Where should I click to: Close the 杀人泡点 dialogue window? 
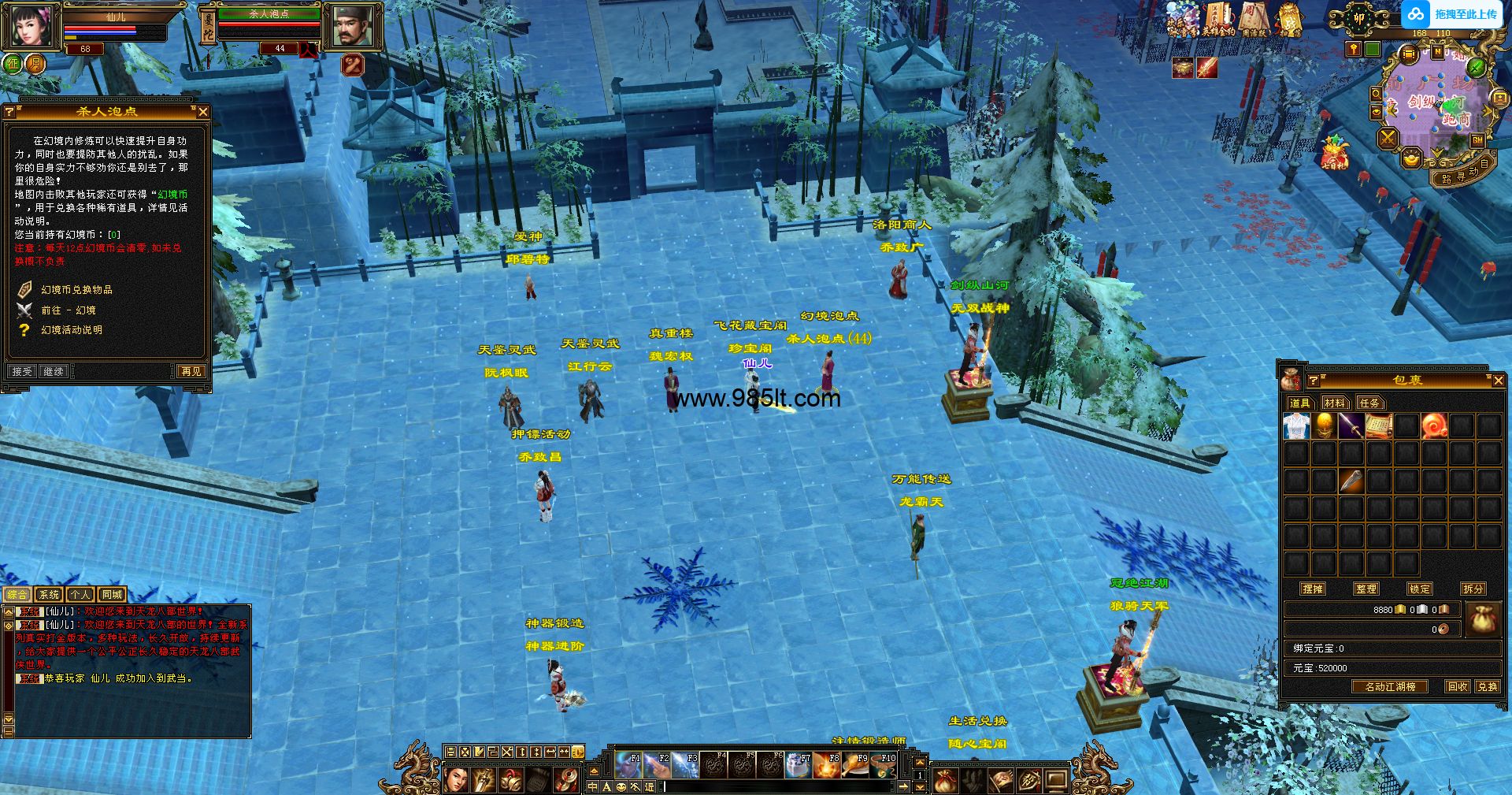tap(202, 112)
